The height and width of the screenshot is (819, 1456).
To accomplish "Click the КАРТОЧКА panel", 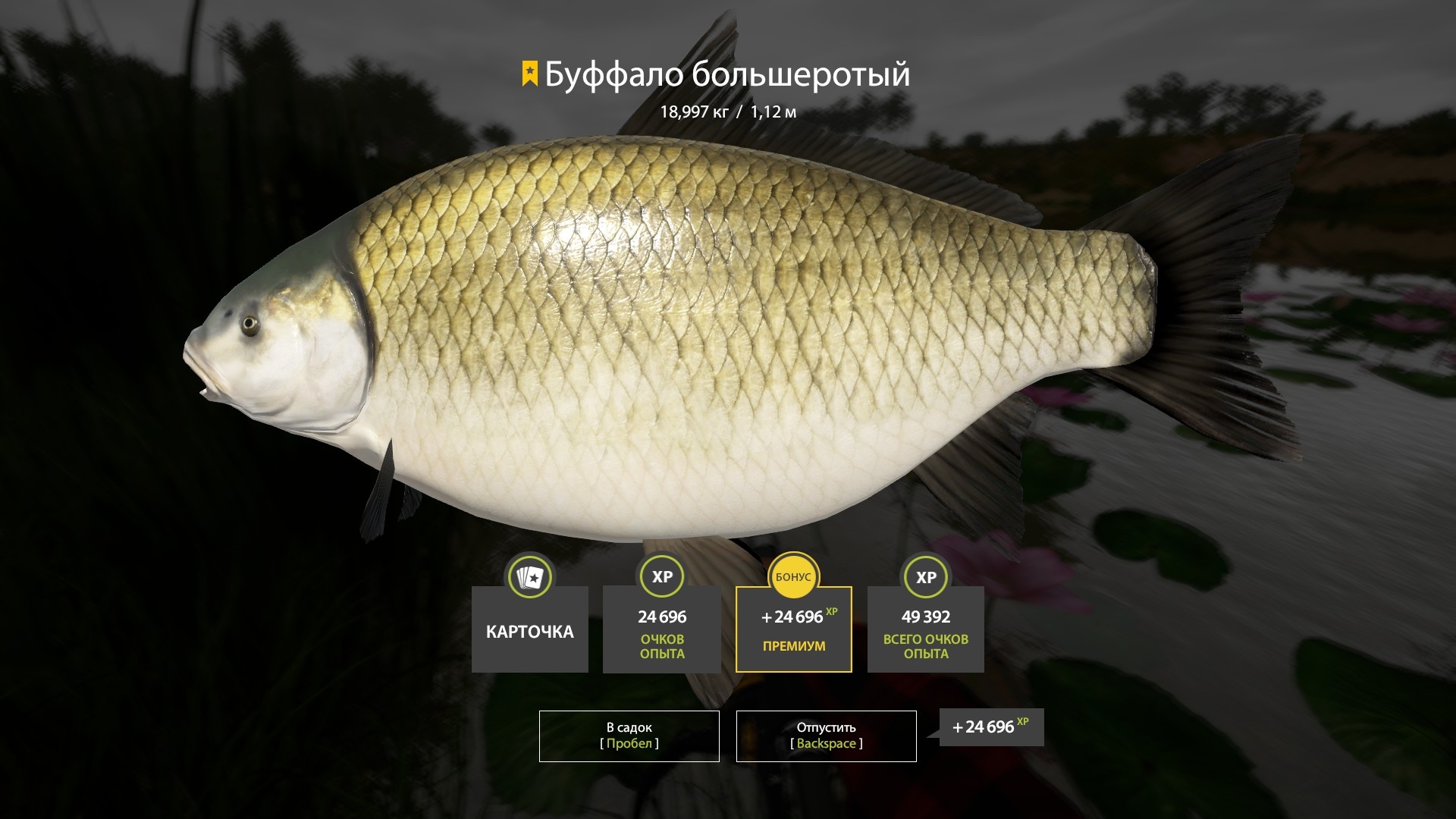I will 529,629.
